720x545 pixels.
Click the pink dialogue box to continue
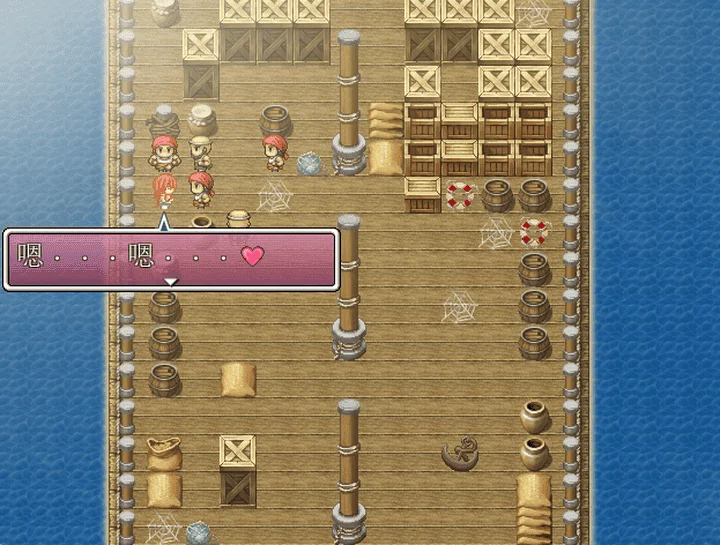(171, 258)
